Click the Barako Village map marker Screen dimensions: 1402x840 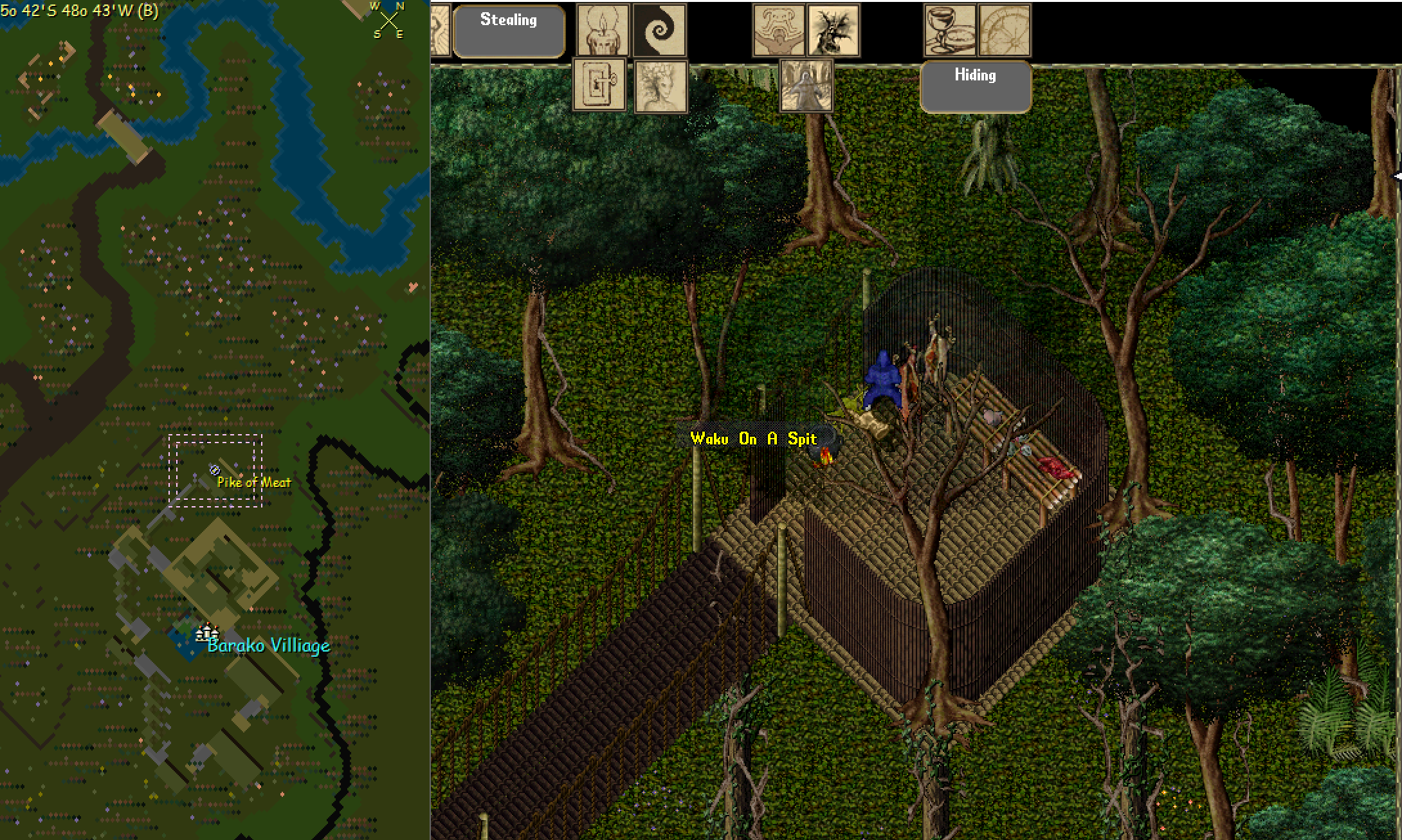pos(206,634)
